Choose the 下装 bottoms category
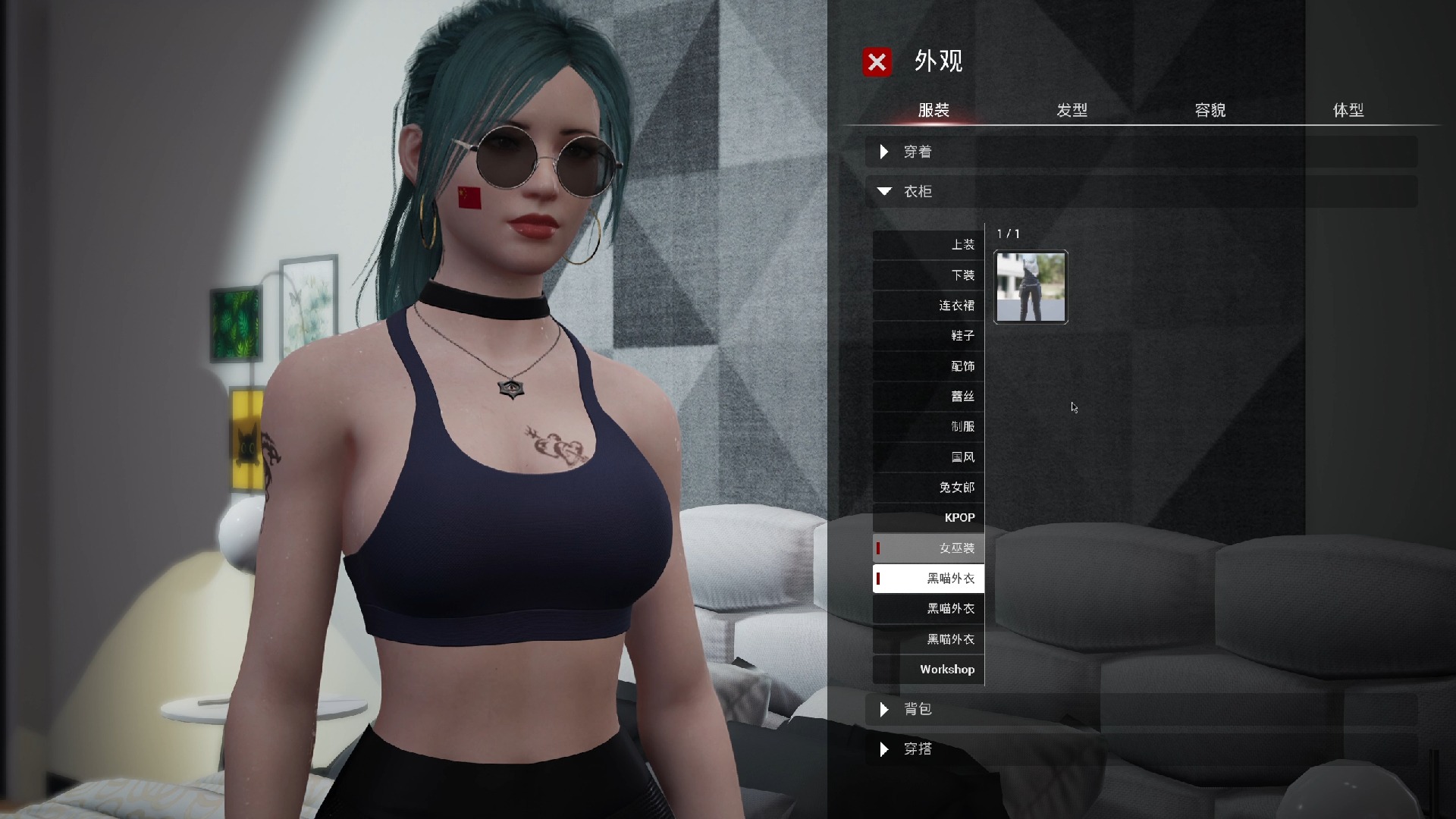Viewport: 1456px width, 819px height. click(x=929, y=275)
